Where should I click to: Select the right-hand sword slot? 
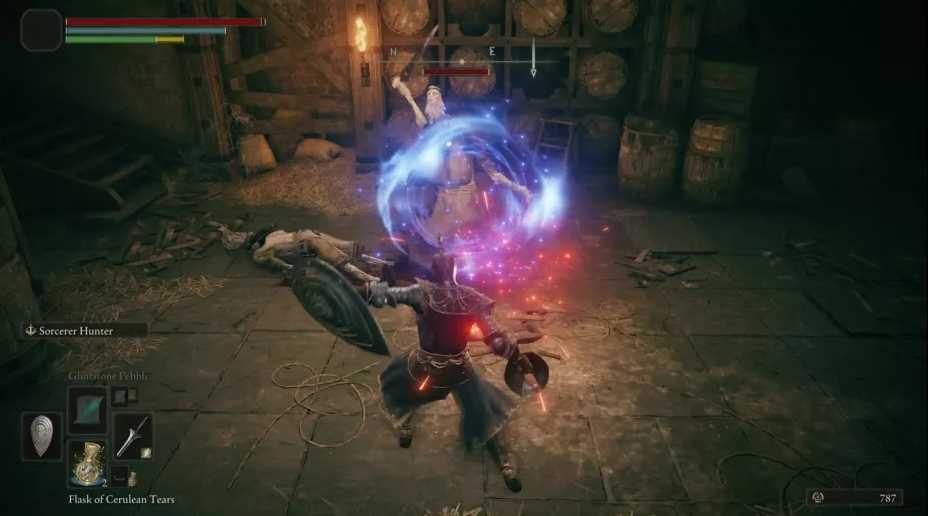[x=133, y=436]
